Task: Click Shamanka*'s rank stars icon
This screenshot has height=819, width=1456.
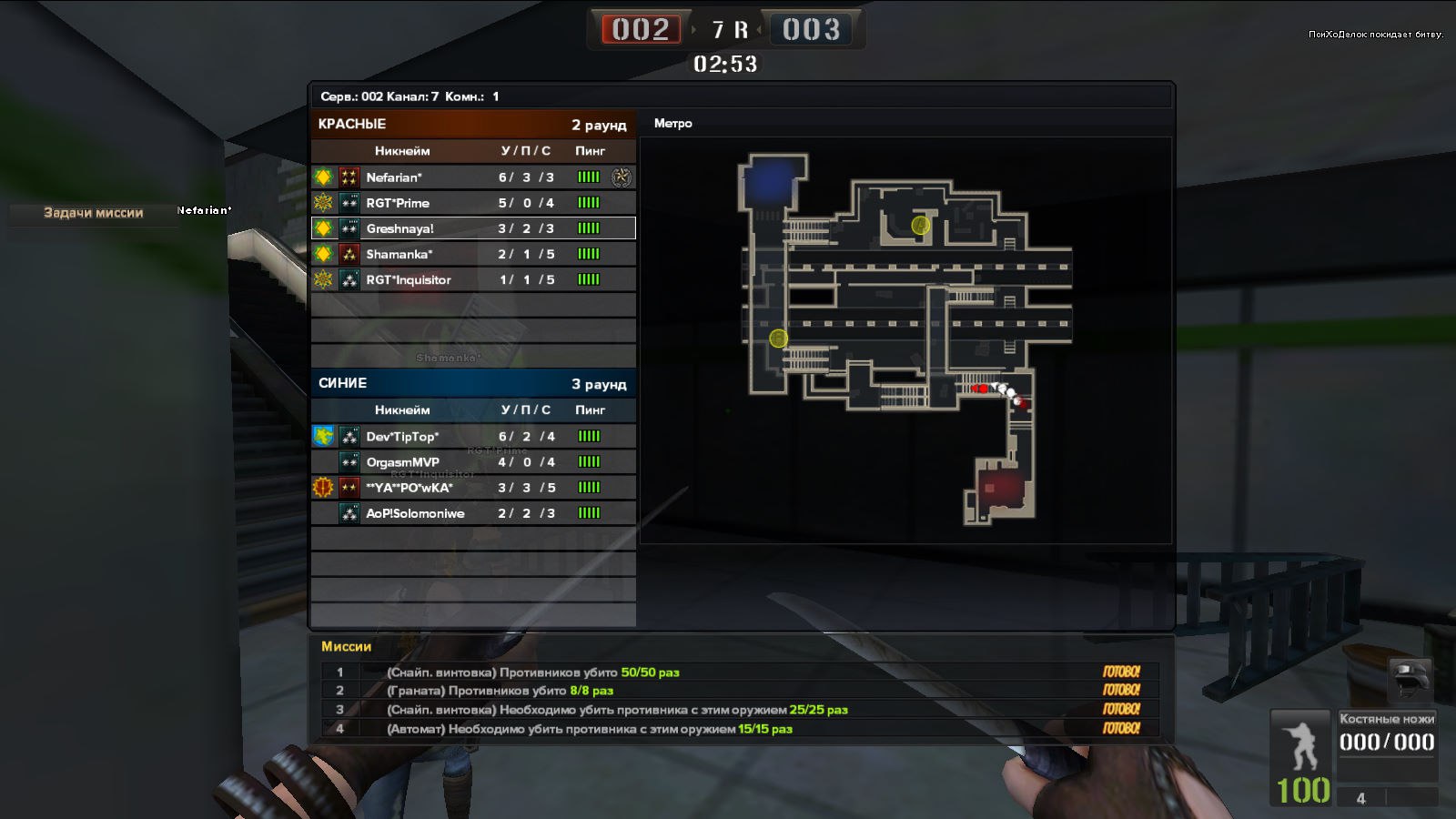Action: click(349, 254)
